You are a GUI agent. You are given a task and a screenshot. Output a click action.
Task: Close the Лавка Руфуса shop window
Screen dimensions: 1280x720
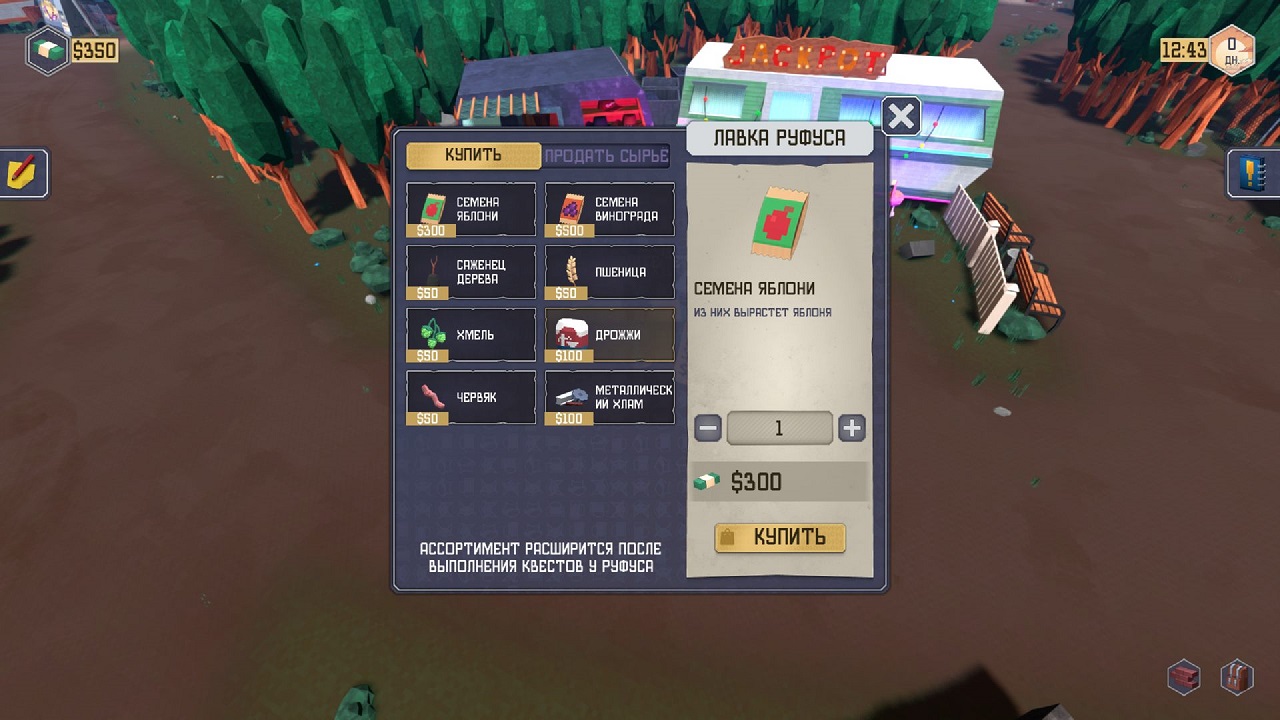tap(901, 116)
